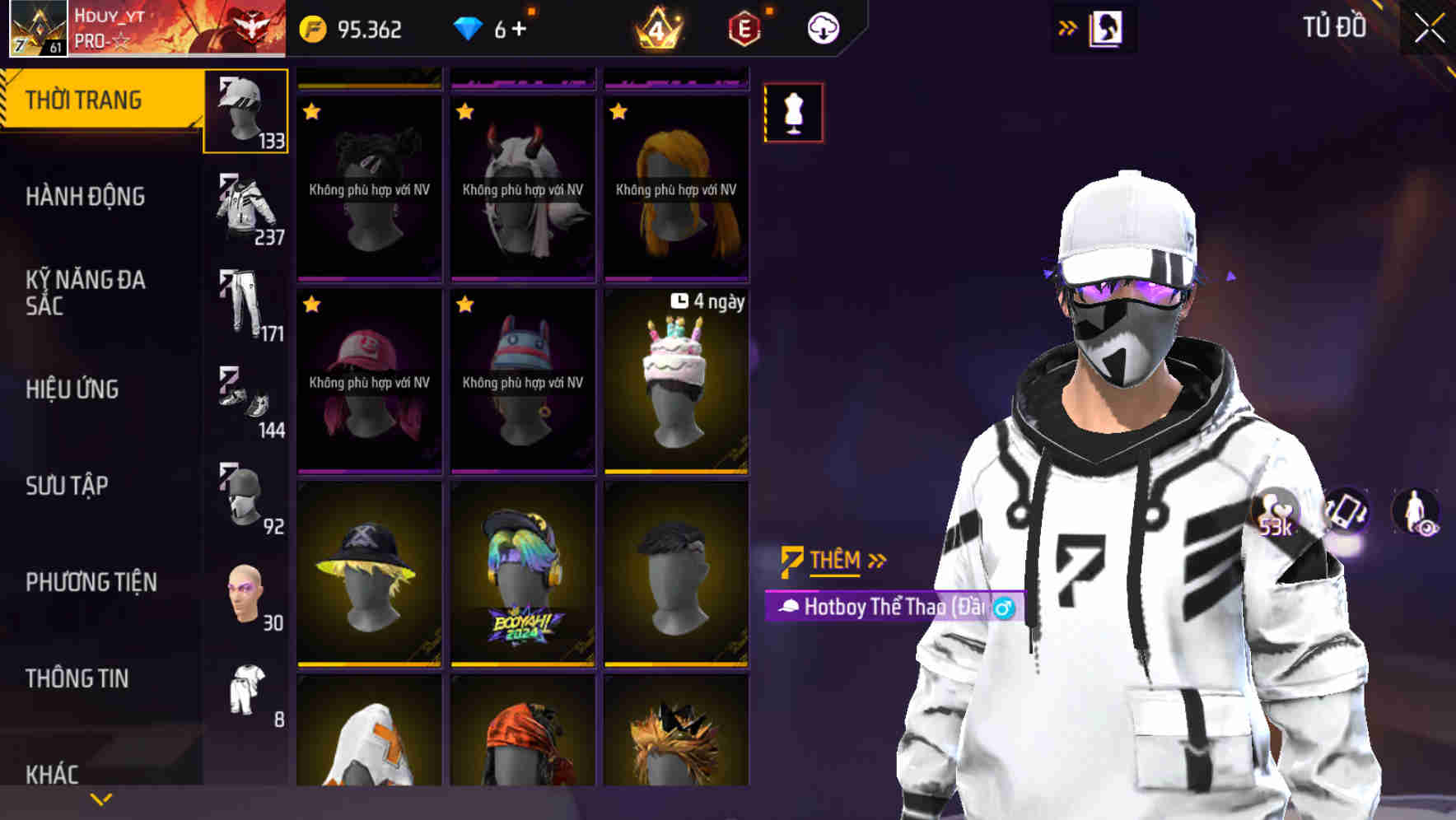This screenshot has width=1456, height=820.
Task: Click the mannequin outfit preview icon
Action: pos(793,113)
